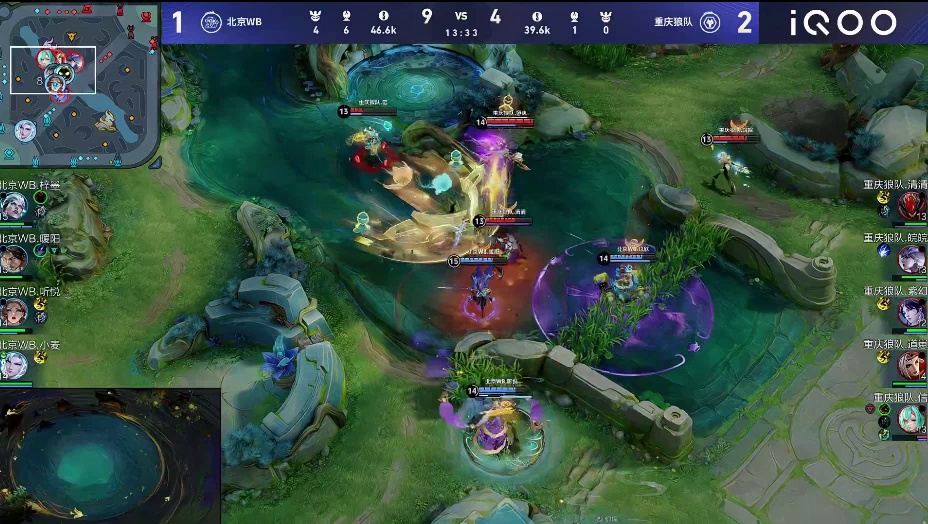928x524 pixels.
Task: Click the 北京WB team logo
Action: tap(211, 22)
